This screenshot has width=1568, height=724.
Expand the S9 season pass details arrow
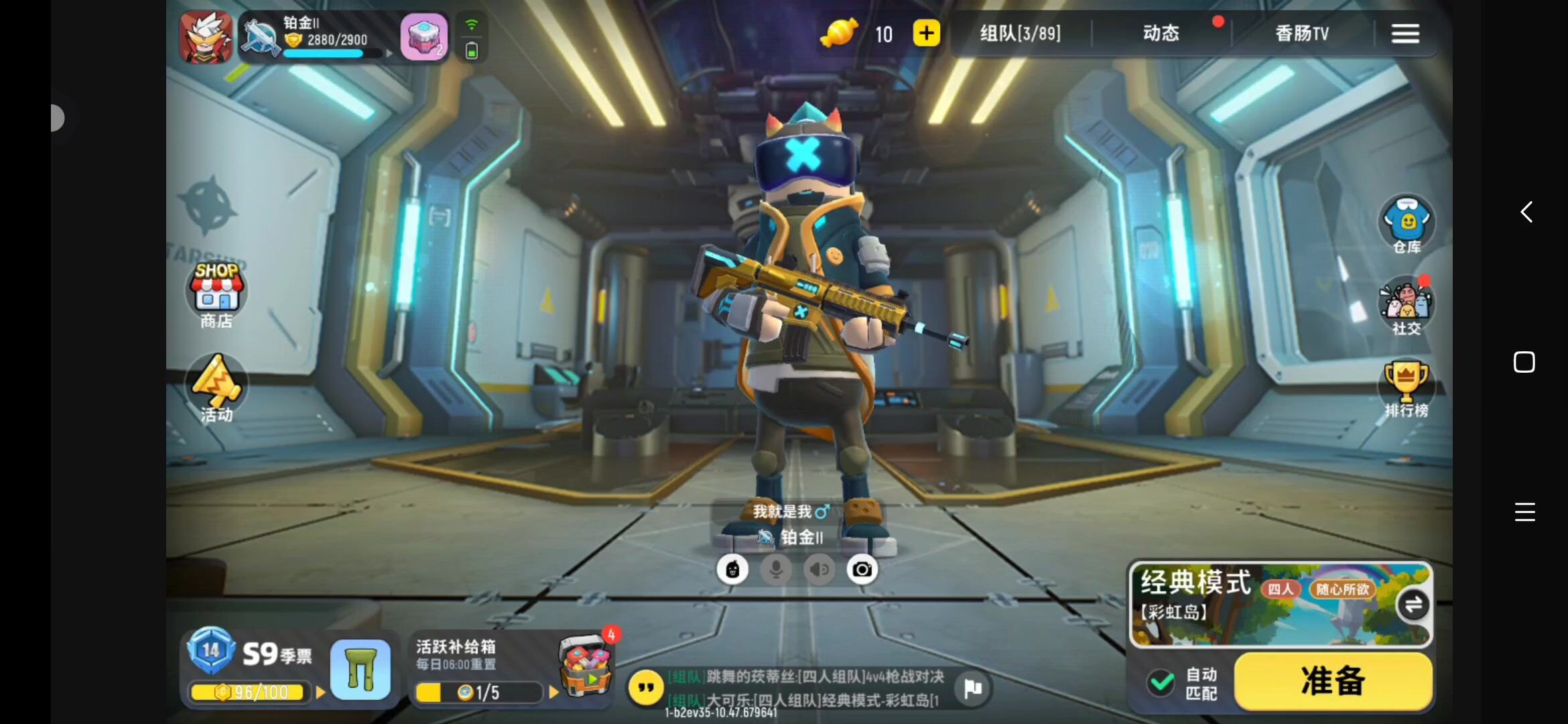(x=320, y=692)
